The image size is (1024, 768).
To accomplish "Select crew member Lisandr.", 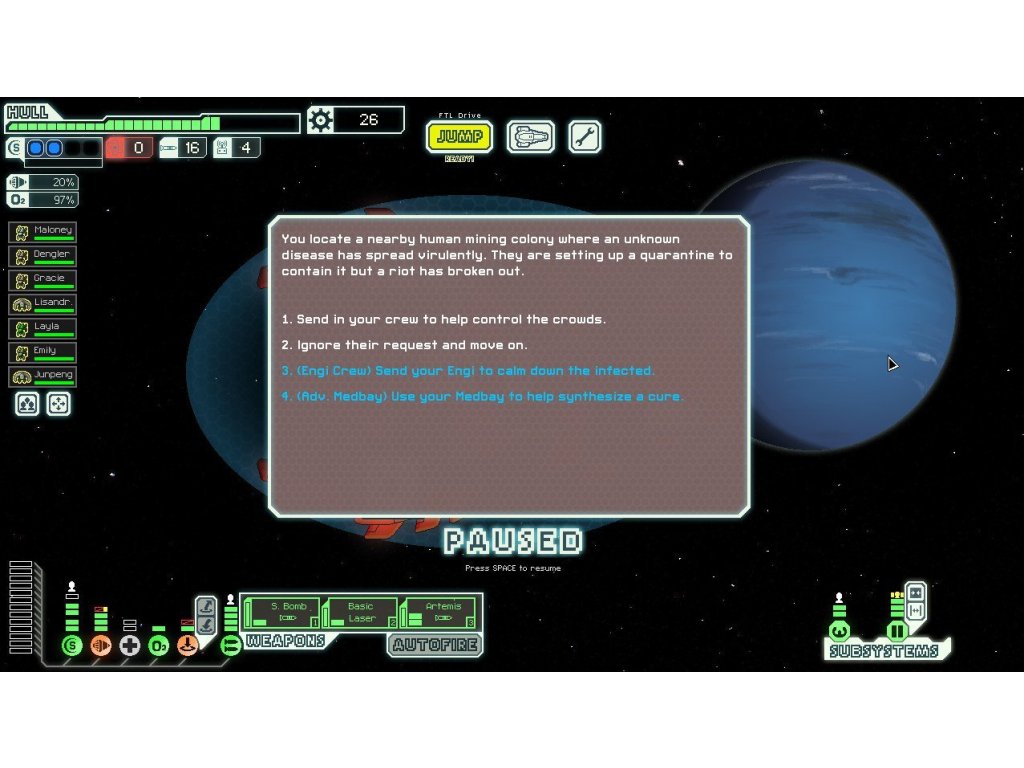I will (x=43, y=304).
